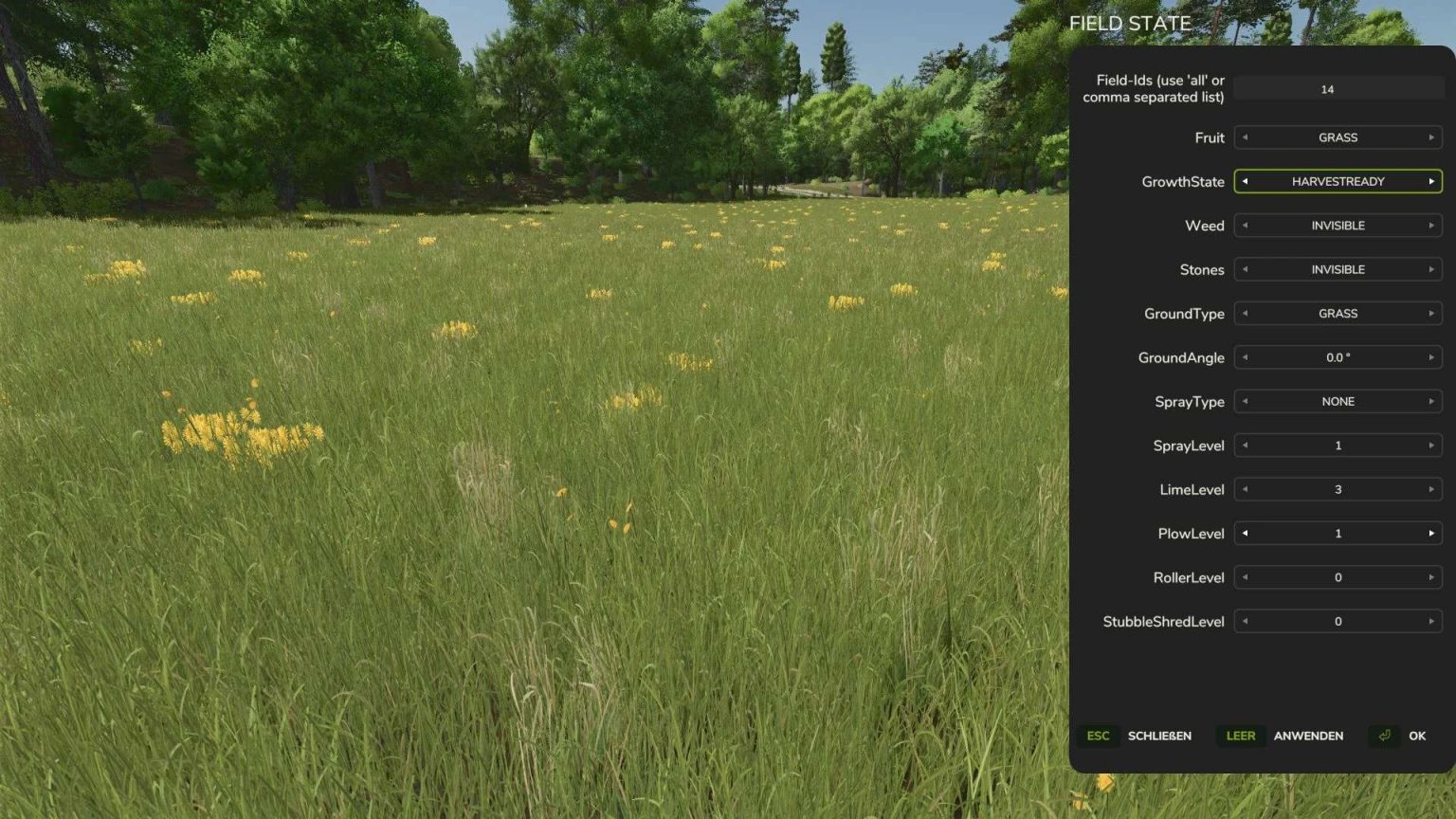
Task: Click the right arrow on the StubbleShredLevel selector
Action: 1431,621
